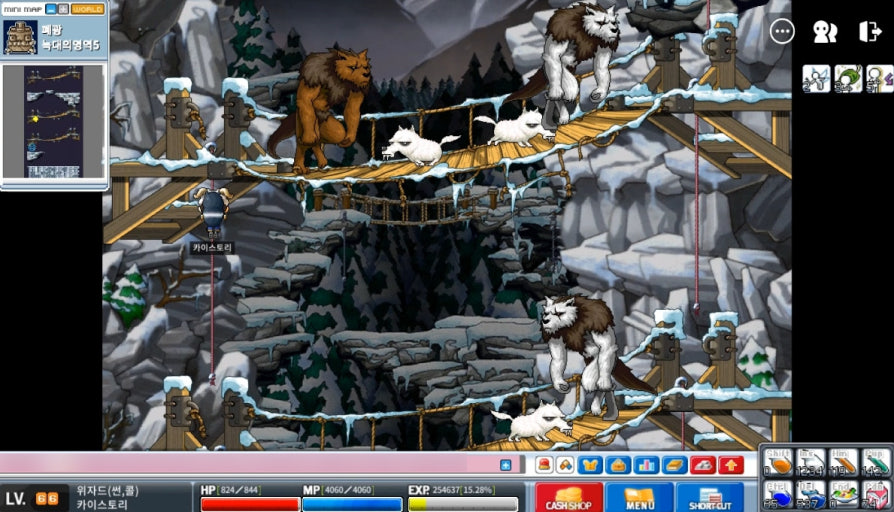Image resolution: width=894 pixels, height=512 pixels.
Task: Click the exit door overlay icon
Action: 870,31
